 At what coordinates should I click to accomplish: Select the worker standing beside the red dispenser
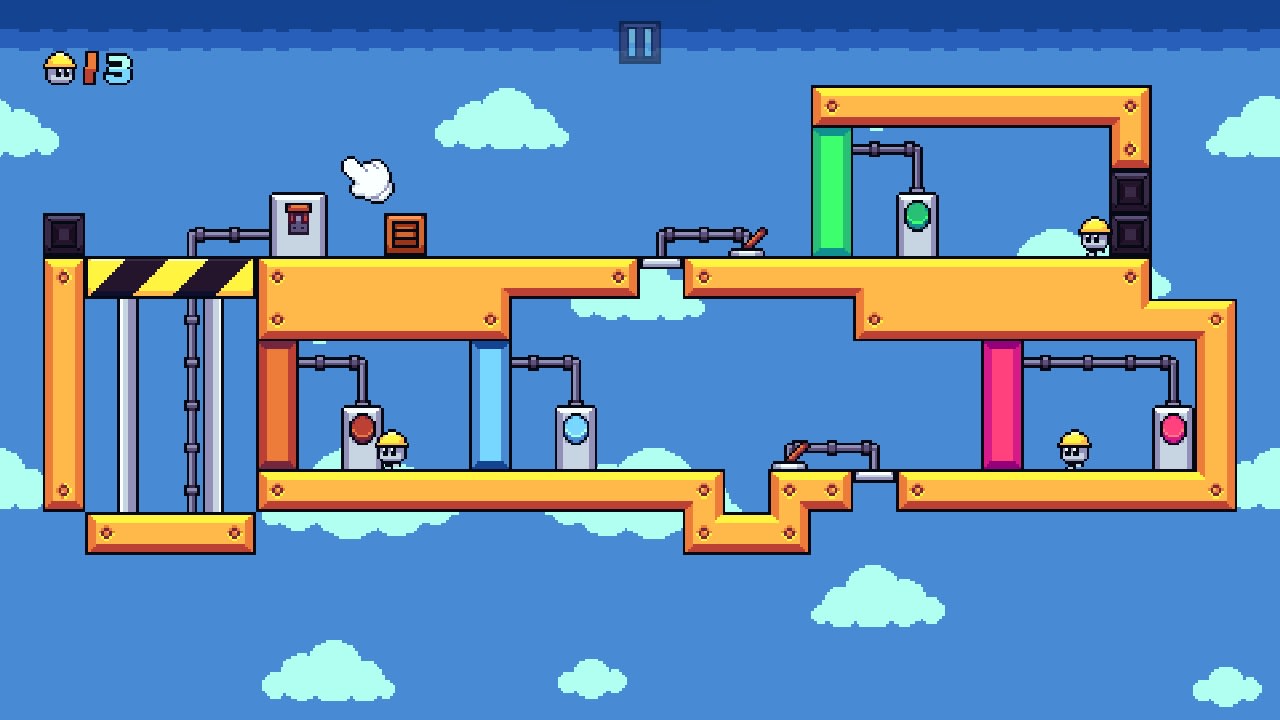390,448
